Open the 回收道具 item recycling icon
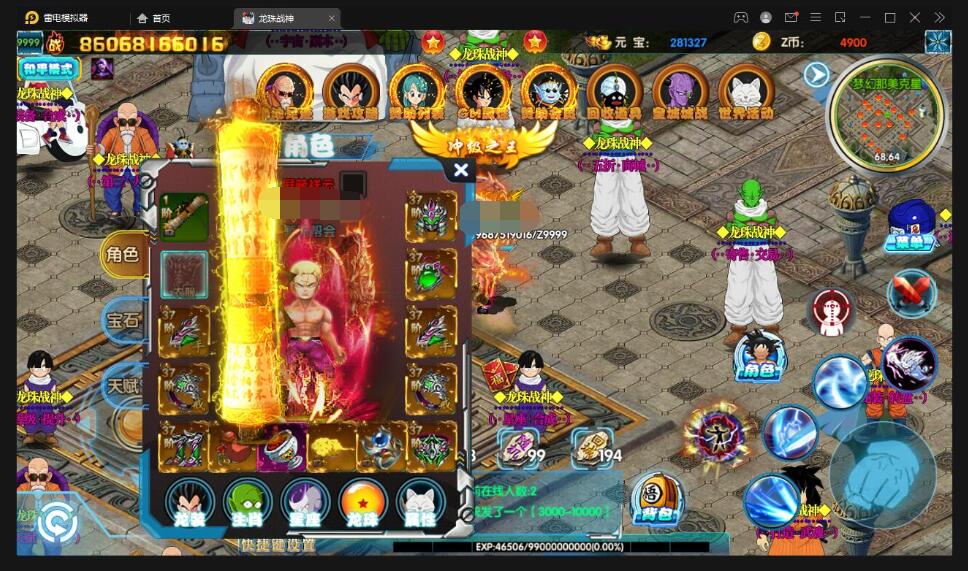The image size is (968, 571). (x=613, y=91)
